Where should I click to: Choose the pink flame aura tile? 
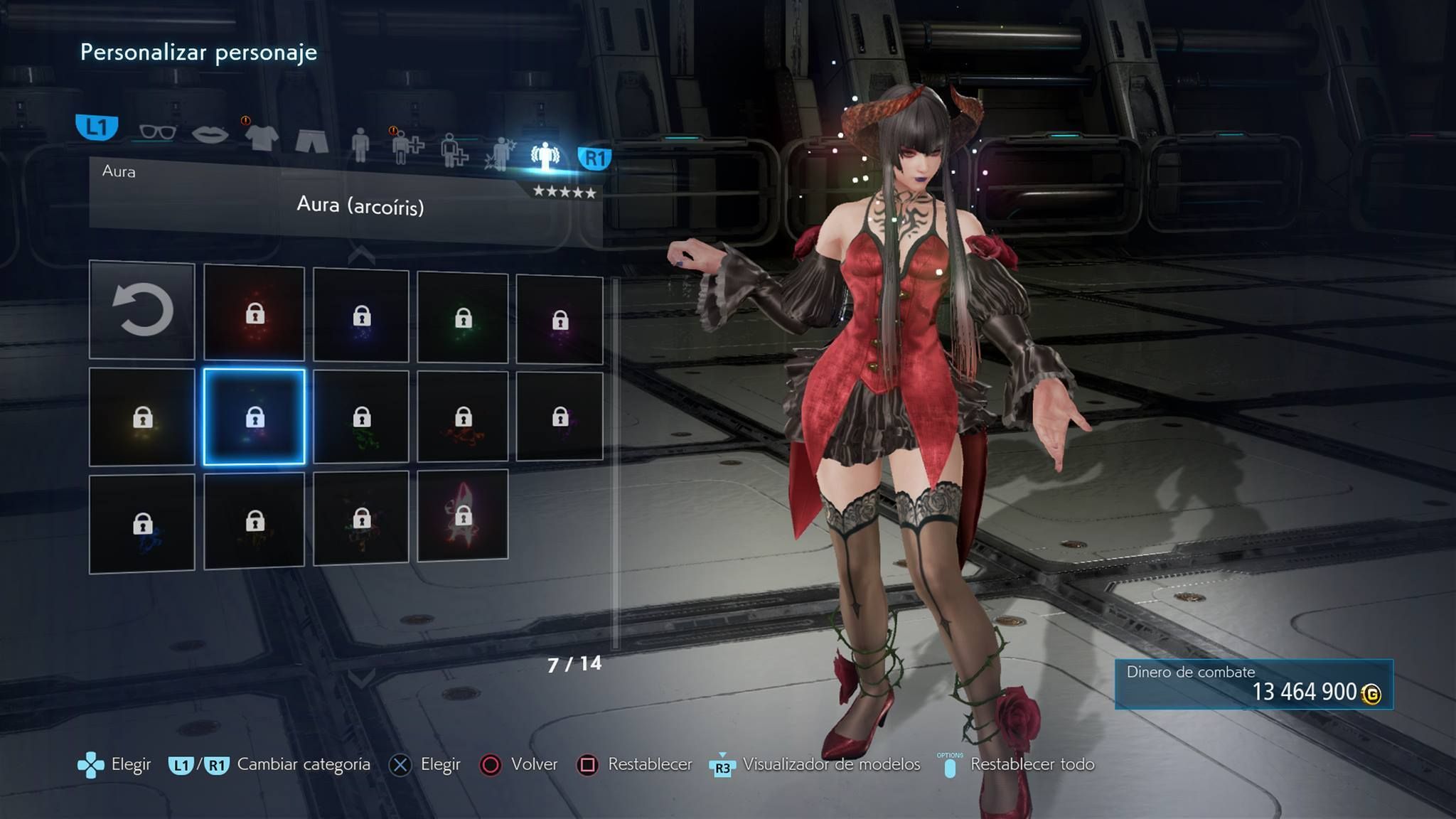pyautogui.click(x=463, y=515)
